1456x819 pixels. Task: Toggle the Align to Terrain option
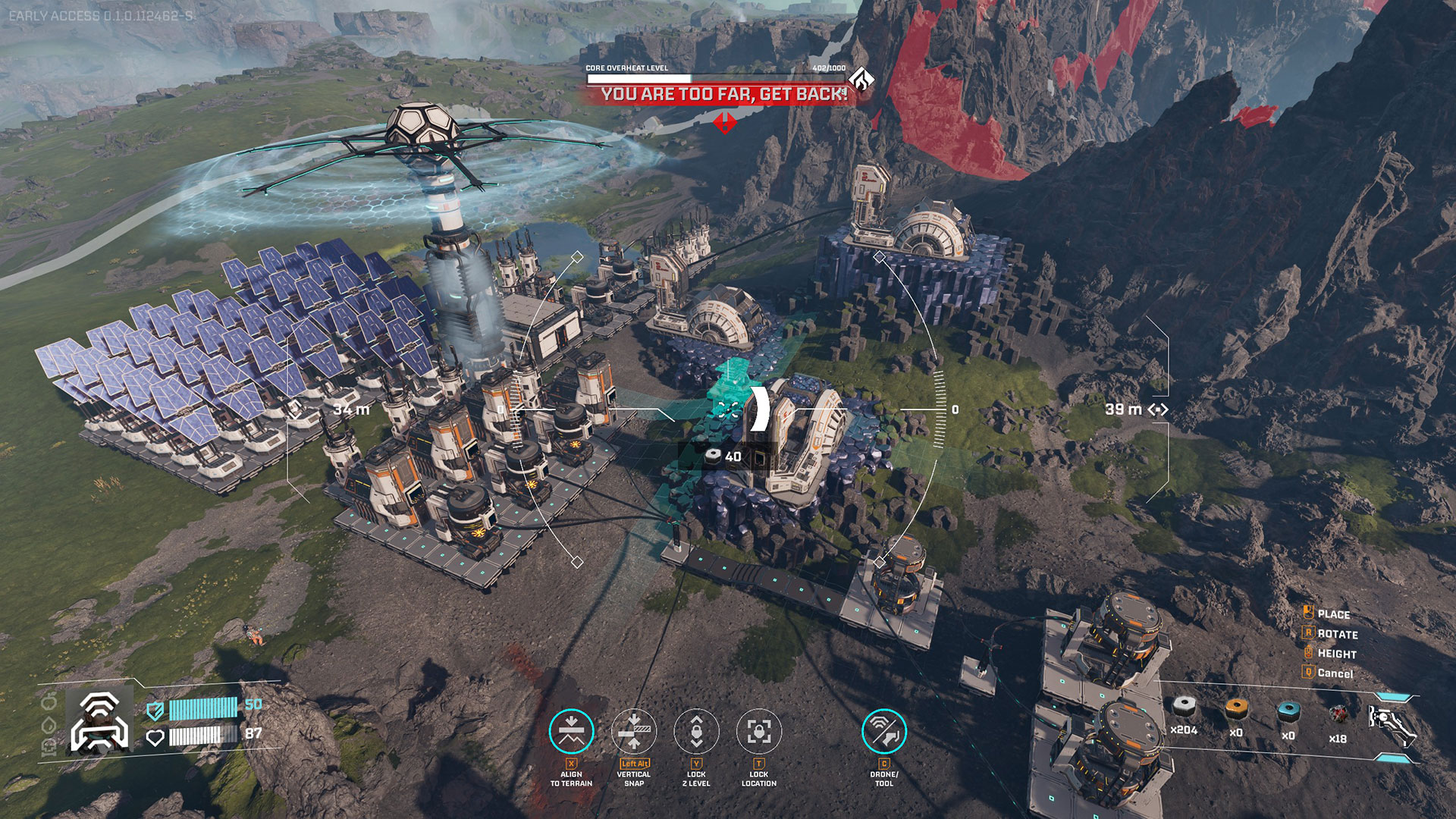[x=571, y=731]
